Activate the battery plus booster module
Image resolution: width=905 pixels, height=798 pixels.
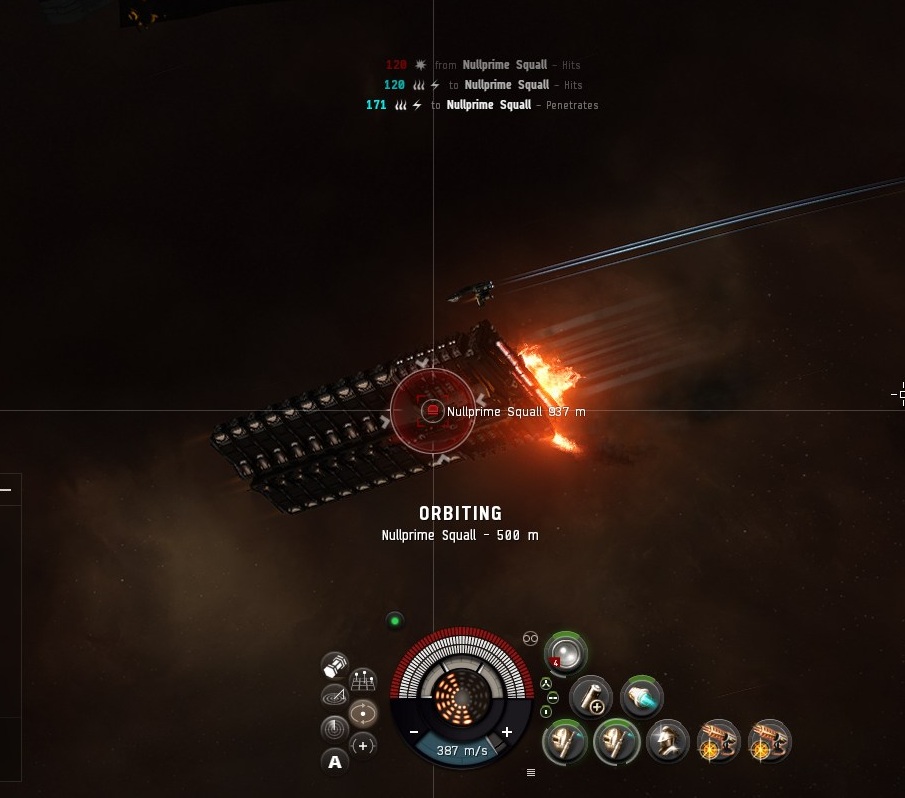591,696
